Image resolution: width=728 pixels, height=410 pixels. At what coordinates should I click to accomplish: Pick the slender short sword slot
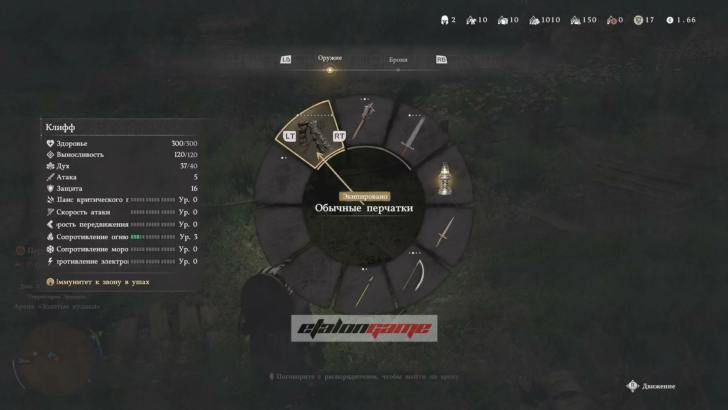[443, 232]
